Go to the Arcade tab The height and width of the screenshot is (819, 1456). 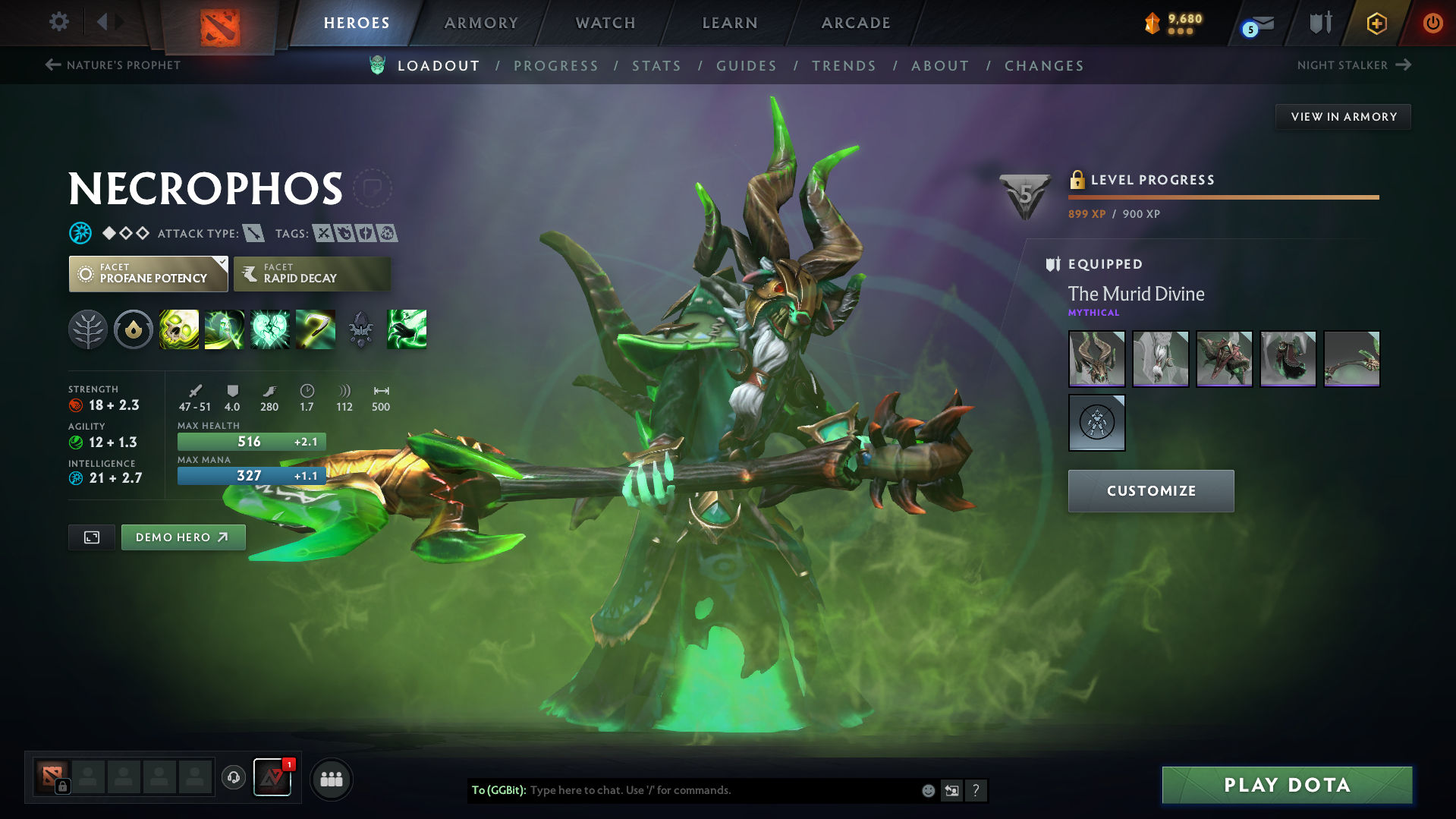click(856, 23)
